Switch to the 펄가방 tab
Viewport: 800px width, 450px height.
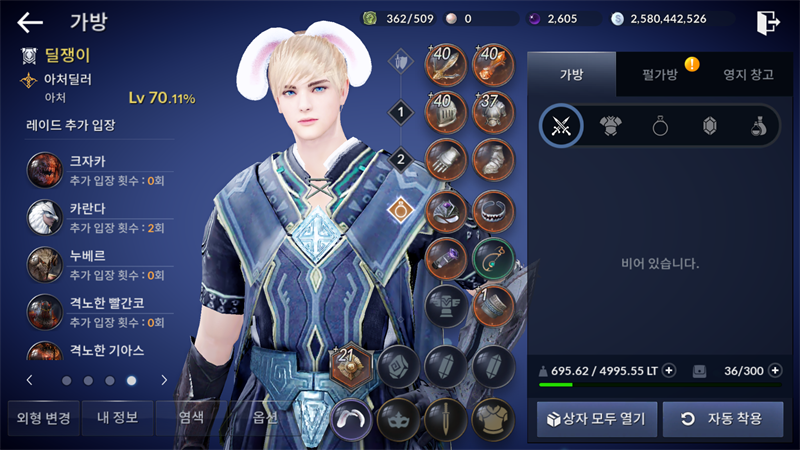point(659,76)
